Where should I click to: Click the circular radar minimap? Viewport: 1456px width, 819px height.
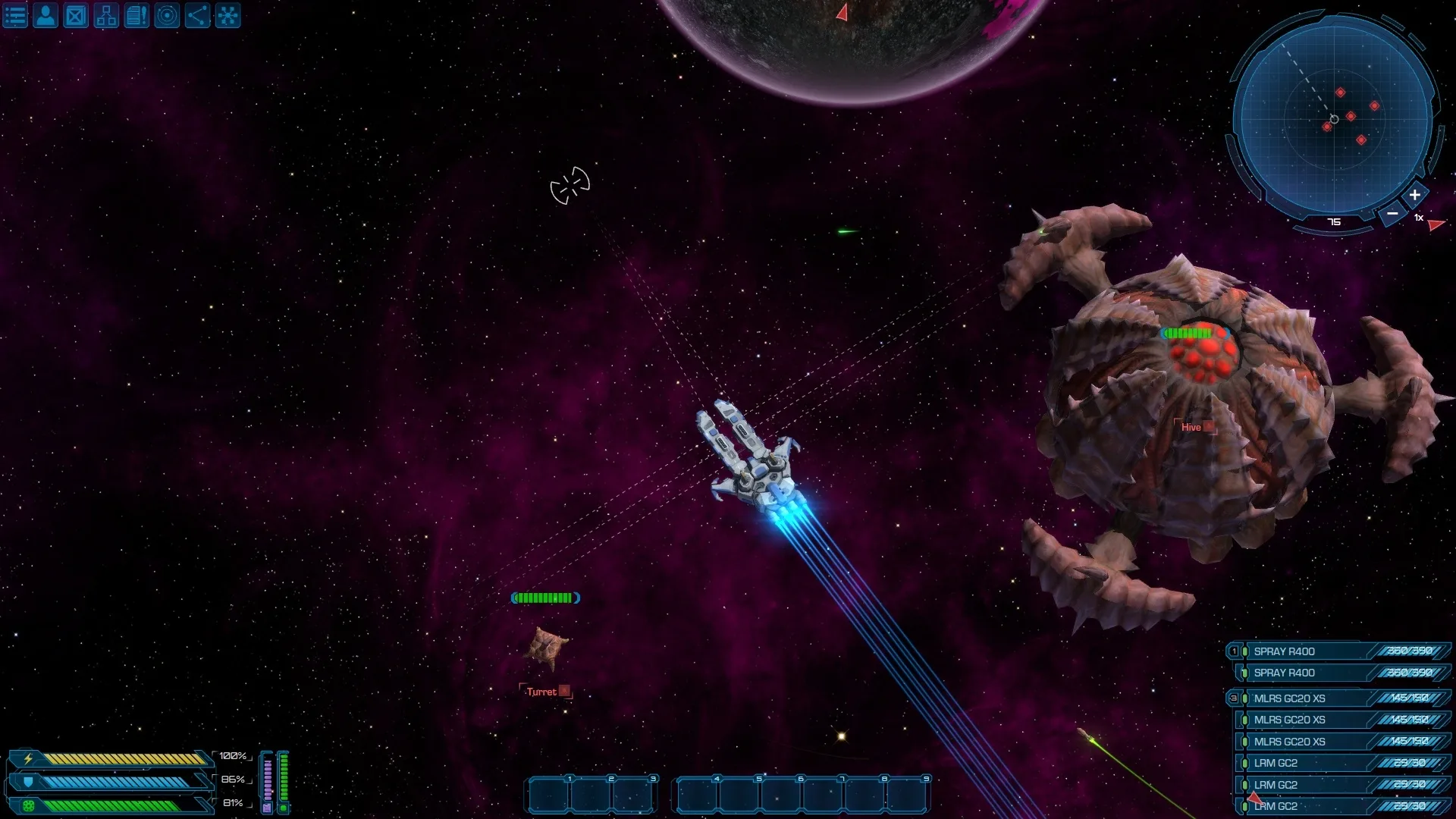[x=1334, y=118]
